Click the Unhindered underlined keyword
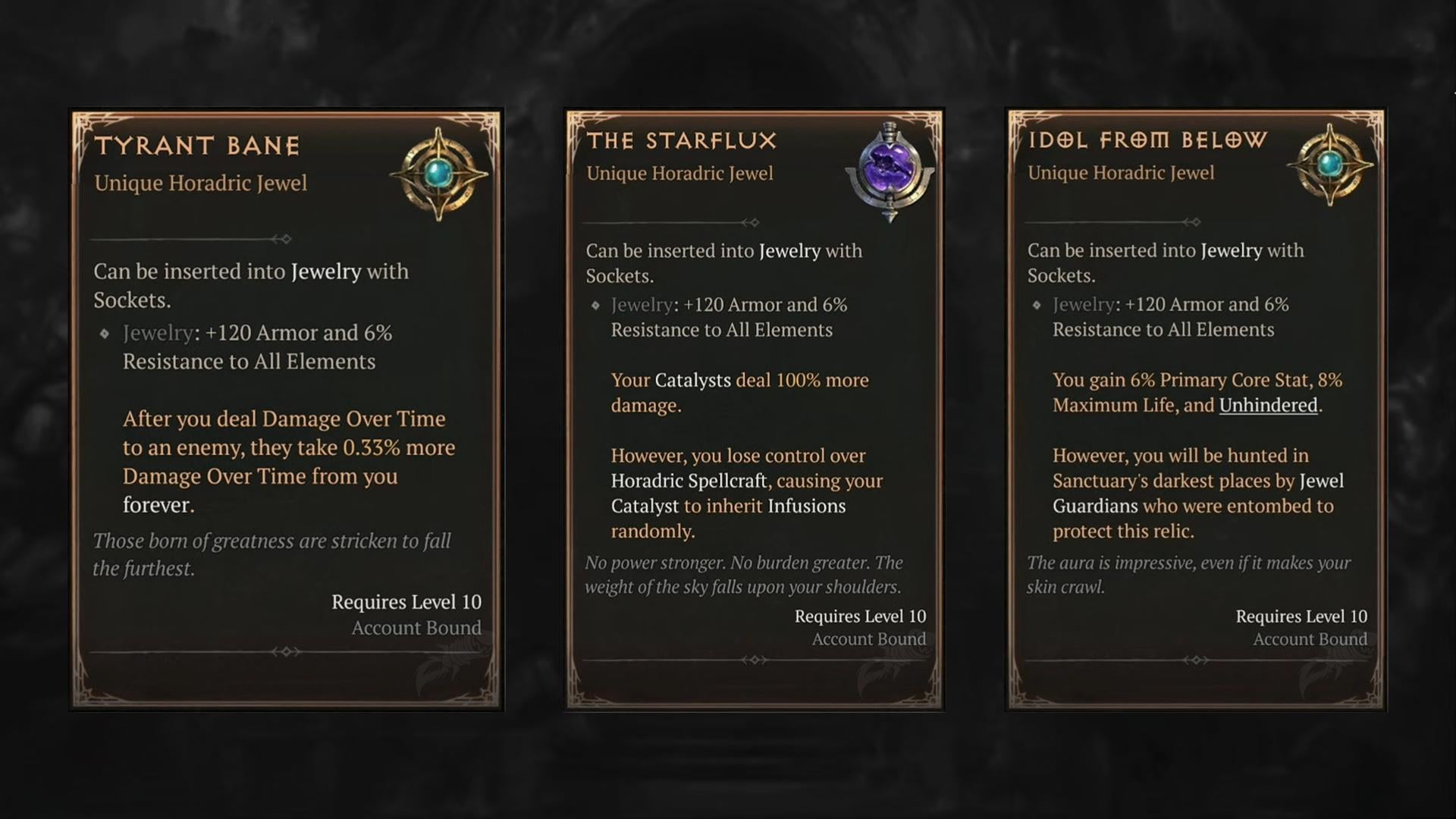The height and width of the screenshot is (819, 1456). pos(1266,405)
